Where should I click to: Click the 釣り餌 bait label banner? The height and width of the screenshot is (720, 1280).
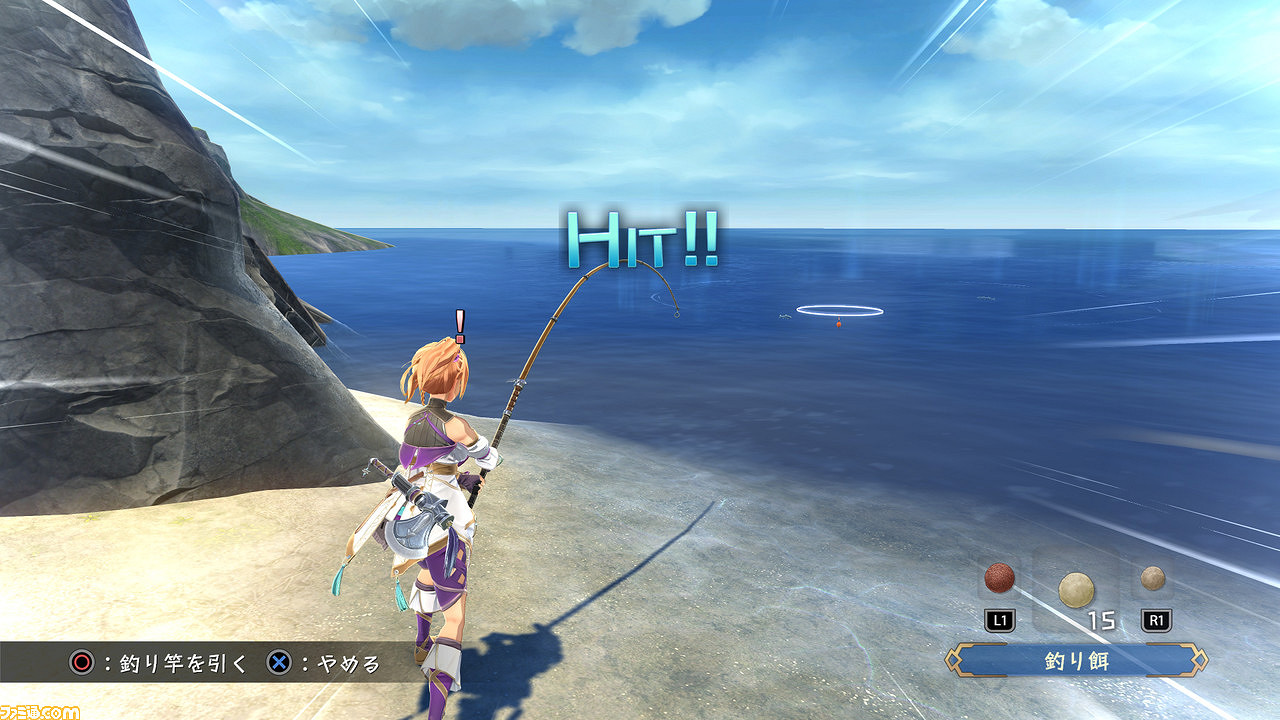(x=1077, y=661)
